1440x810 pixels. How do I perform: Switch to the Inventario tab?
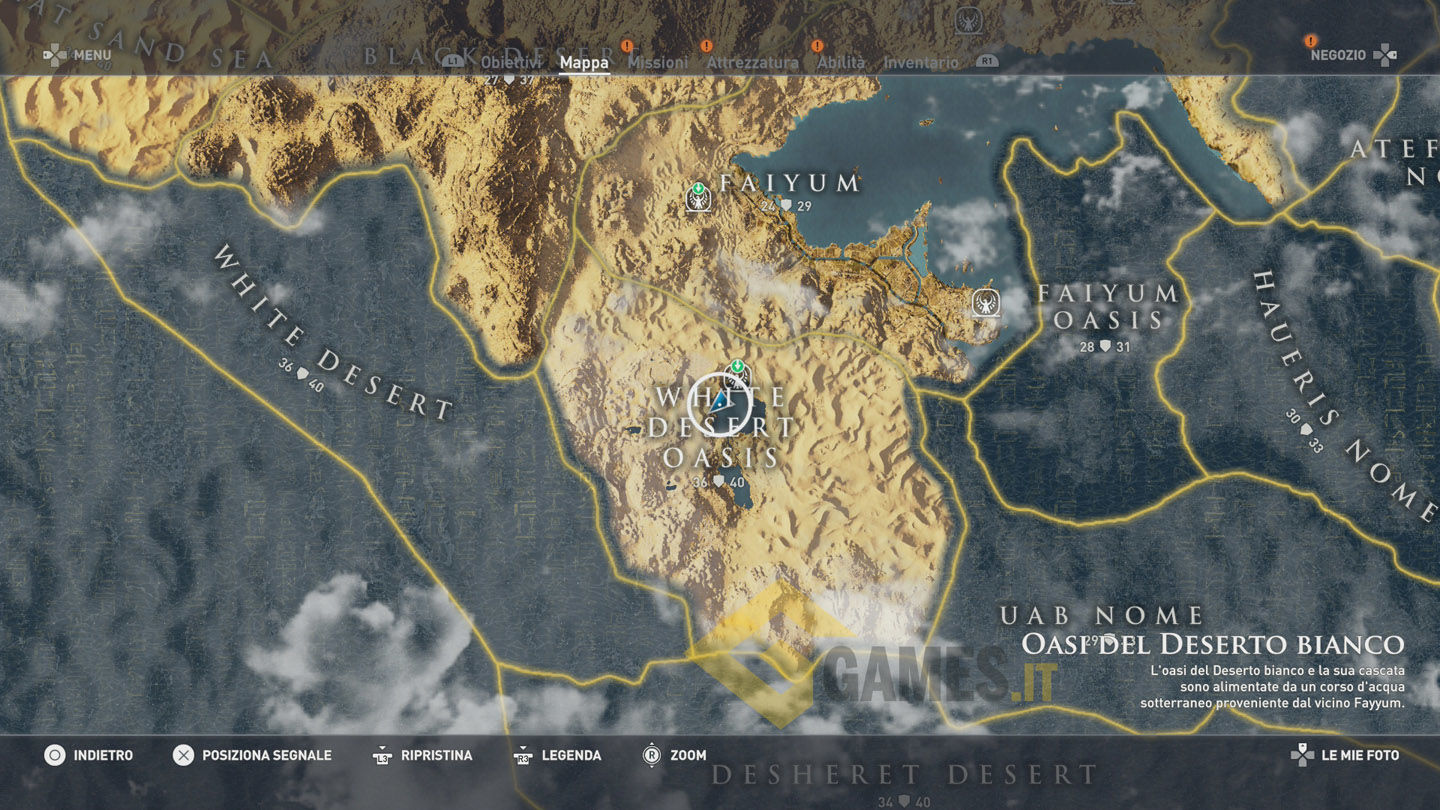pos(921,63)
